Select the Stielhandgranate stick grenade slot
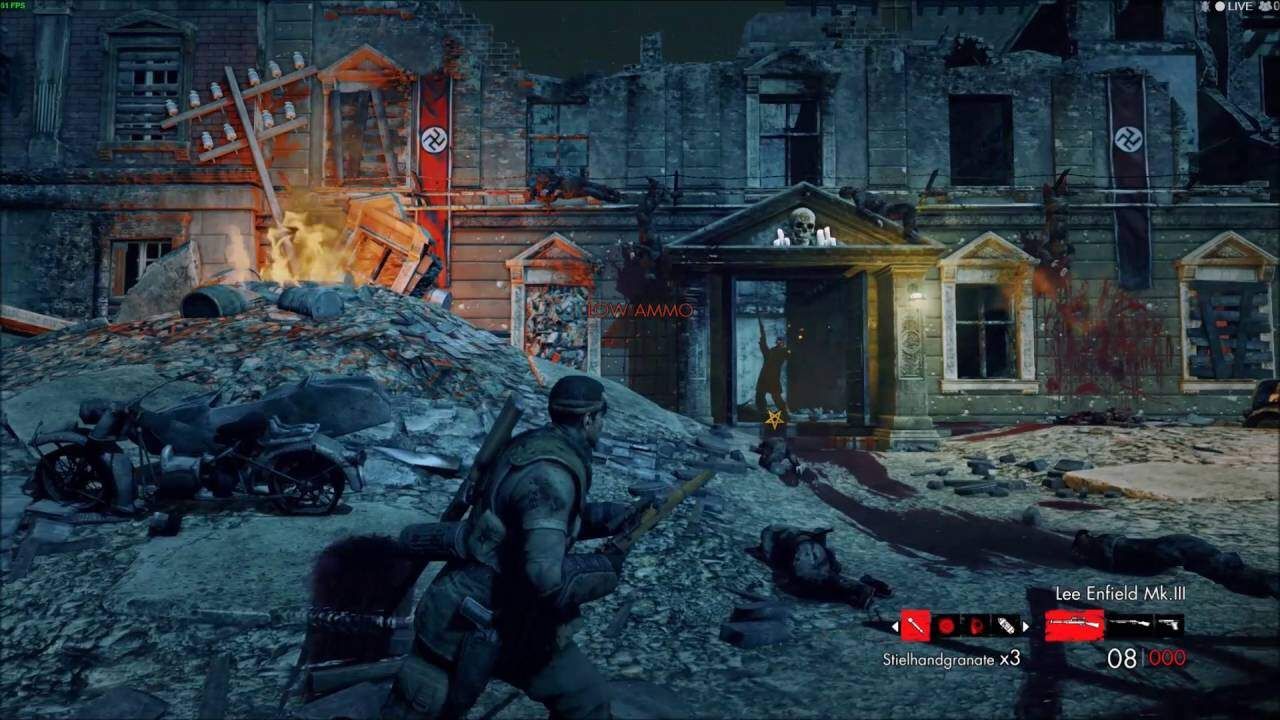 916,626
